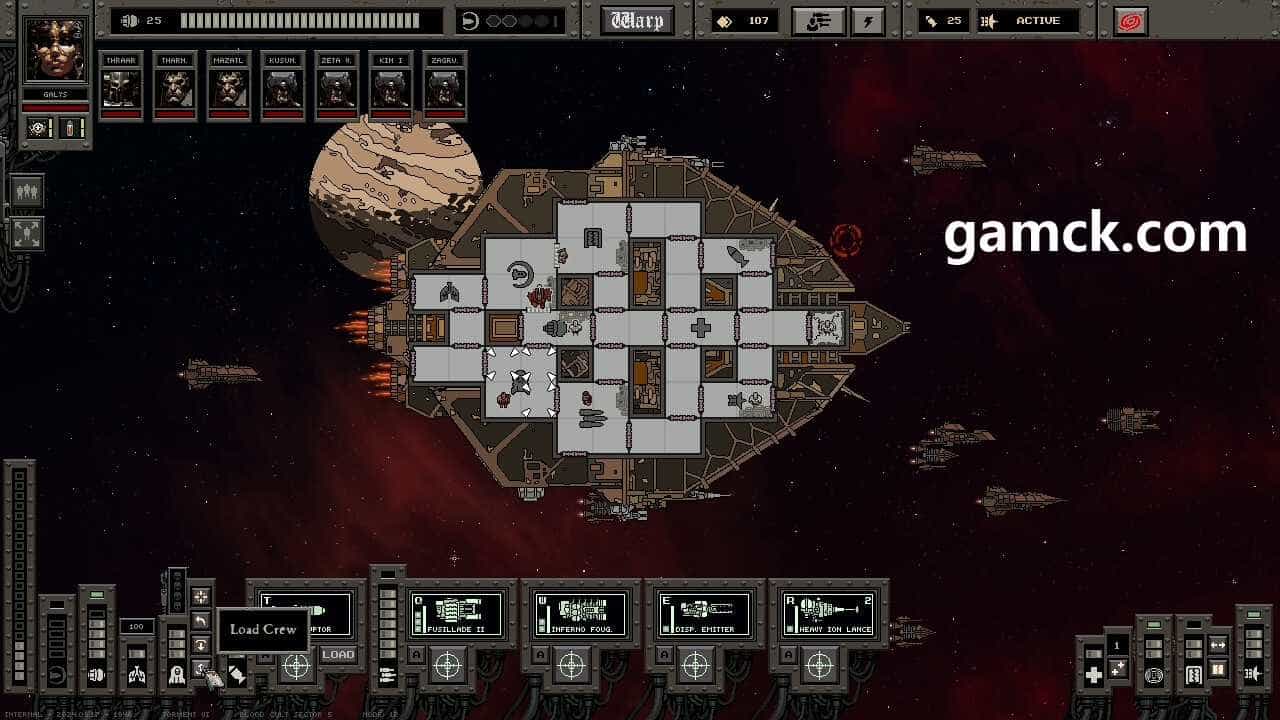This screenshot has width=1280, height=720.
Task: Select all crew with three-figures button
Action: pos(27,191)
